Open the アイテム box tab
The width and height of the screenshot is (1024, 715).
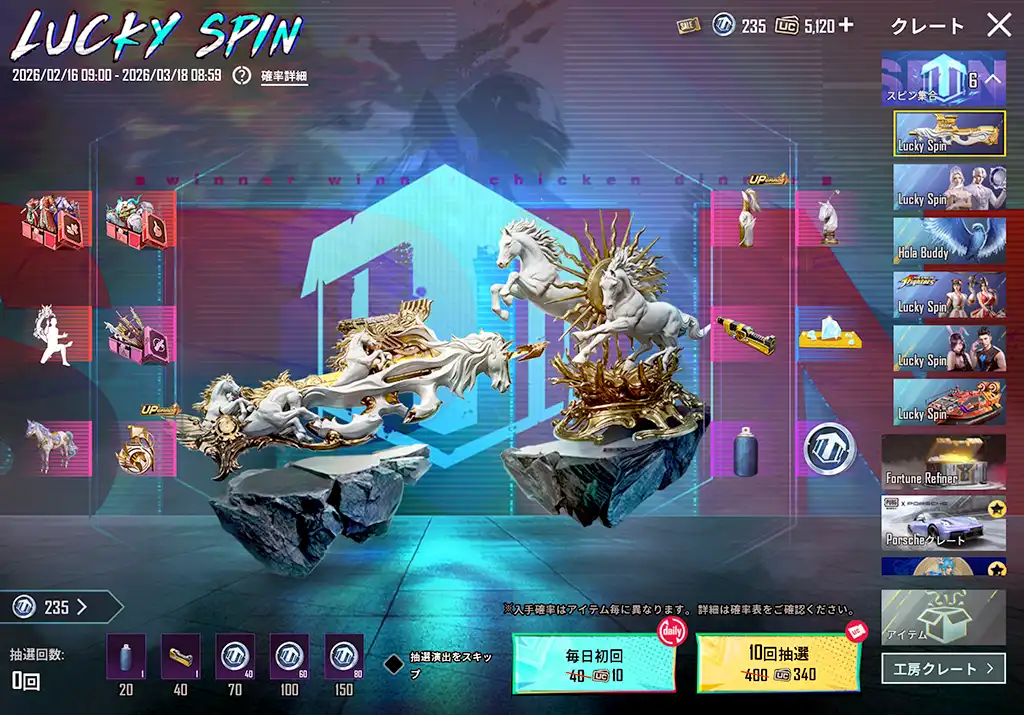[x=944, y=617]
